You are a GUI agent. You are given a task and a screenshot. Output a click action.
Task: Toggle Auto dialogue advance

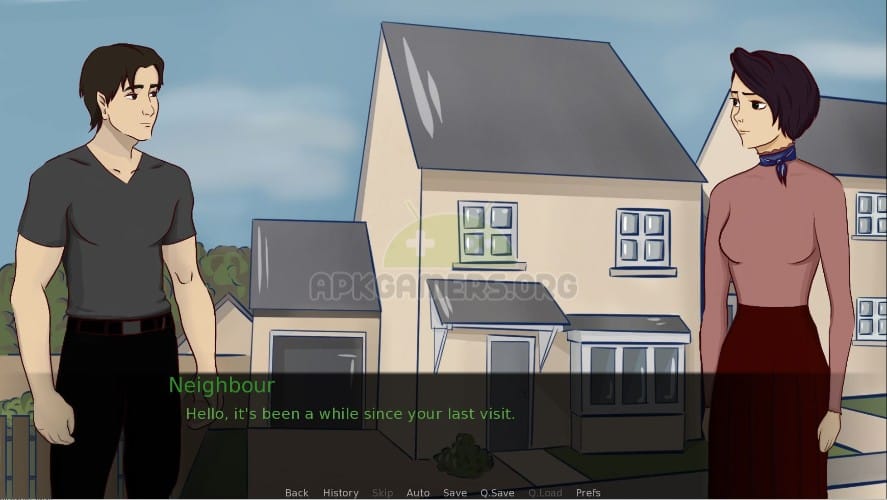point(418,493)
